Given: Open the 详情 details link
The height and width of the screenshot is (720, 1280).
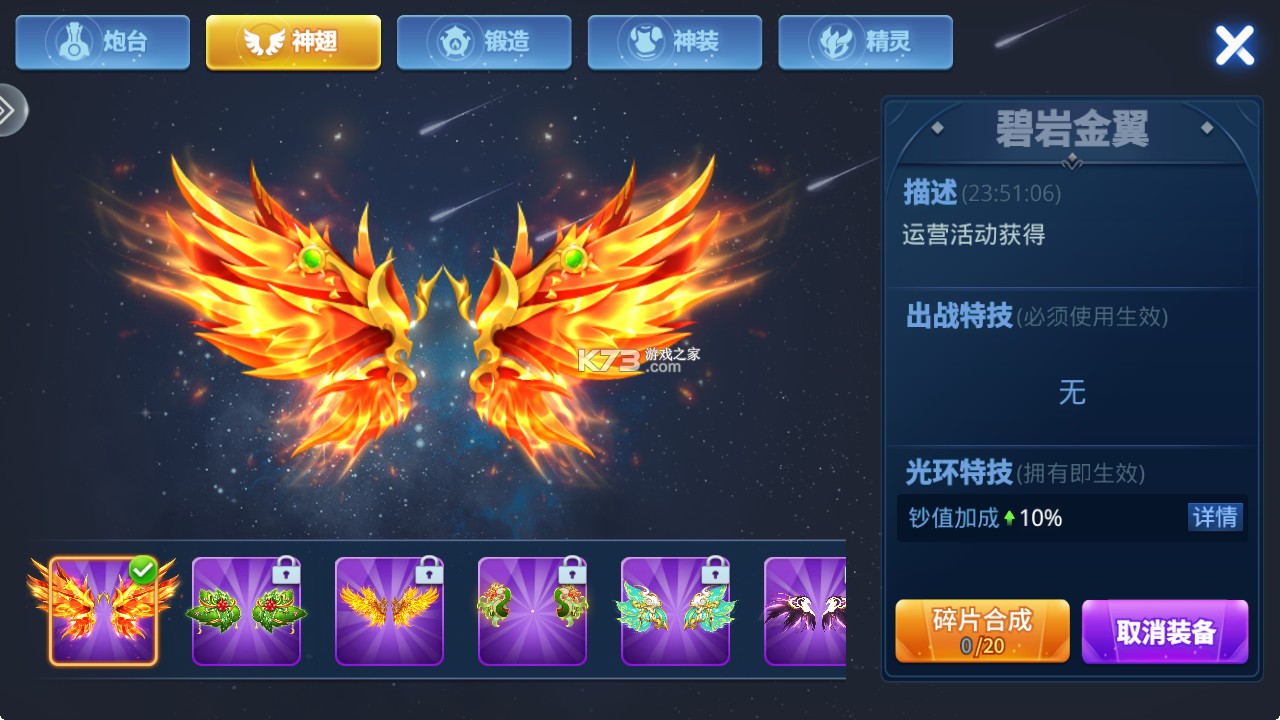Looking at the screenshot, I should tap(1218, 517).
